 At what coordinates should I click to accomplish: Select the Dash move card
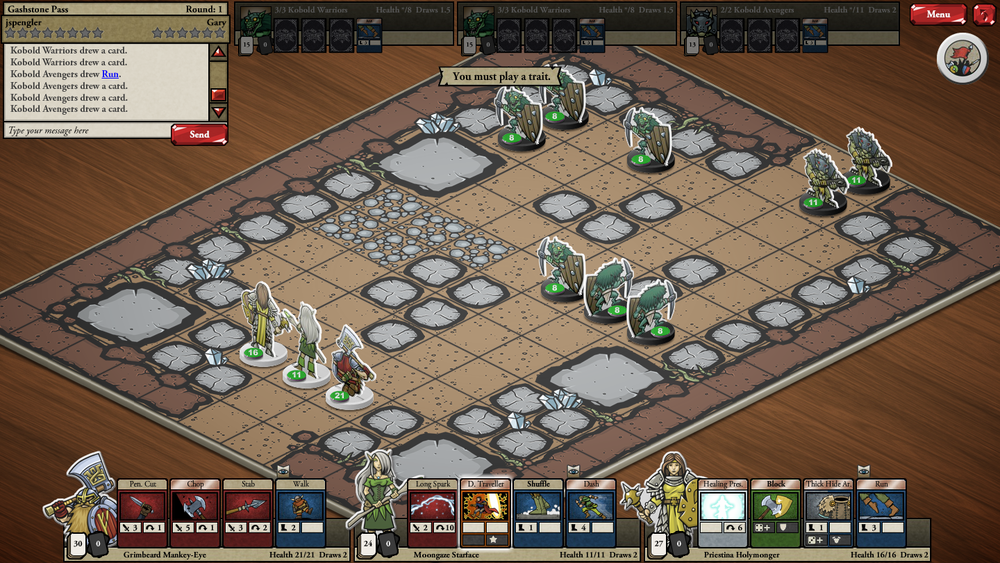(x=591, y=512)
